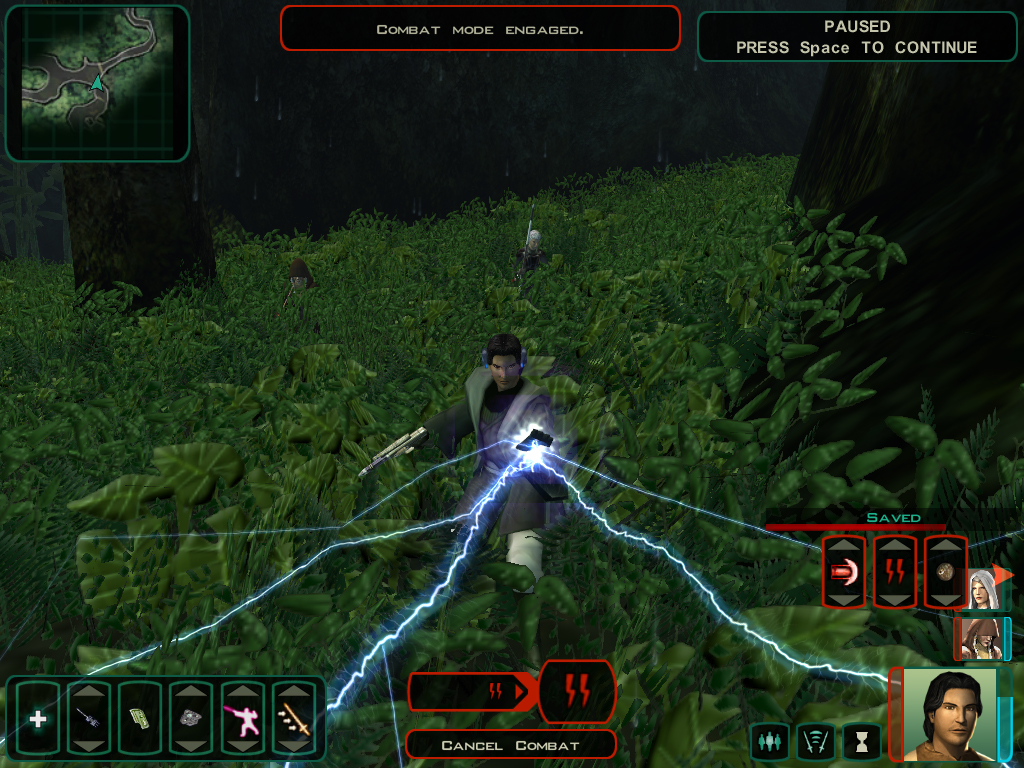Screen dimensions: 1024x768
Task: Toggle solo mode with the three-figures icon
Action: pyautogui.click(x=768, y=741)
